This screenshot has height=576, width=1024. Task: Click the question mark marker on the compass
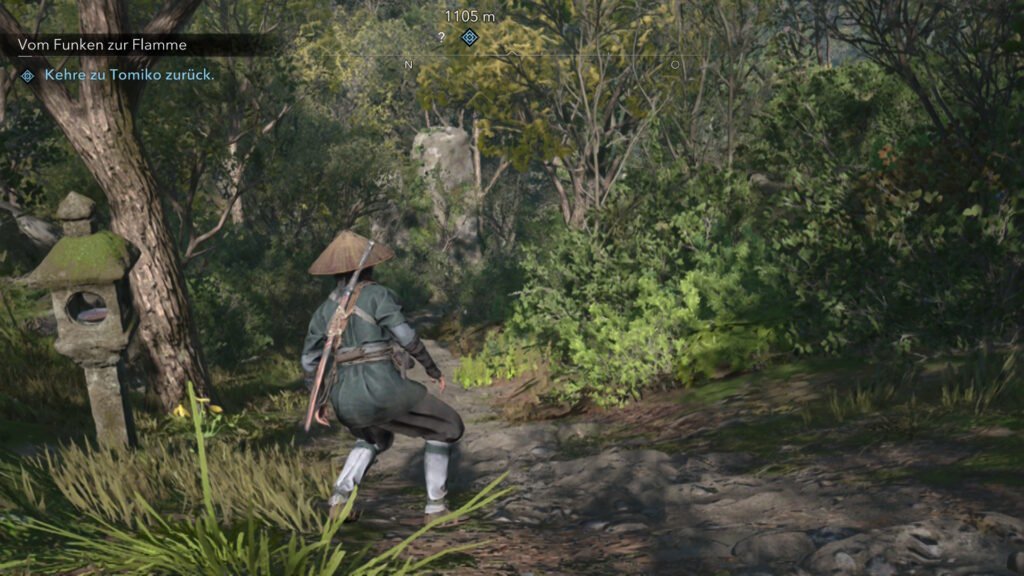(x=441, y=37)
